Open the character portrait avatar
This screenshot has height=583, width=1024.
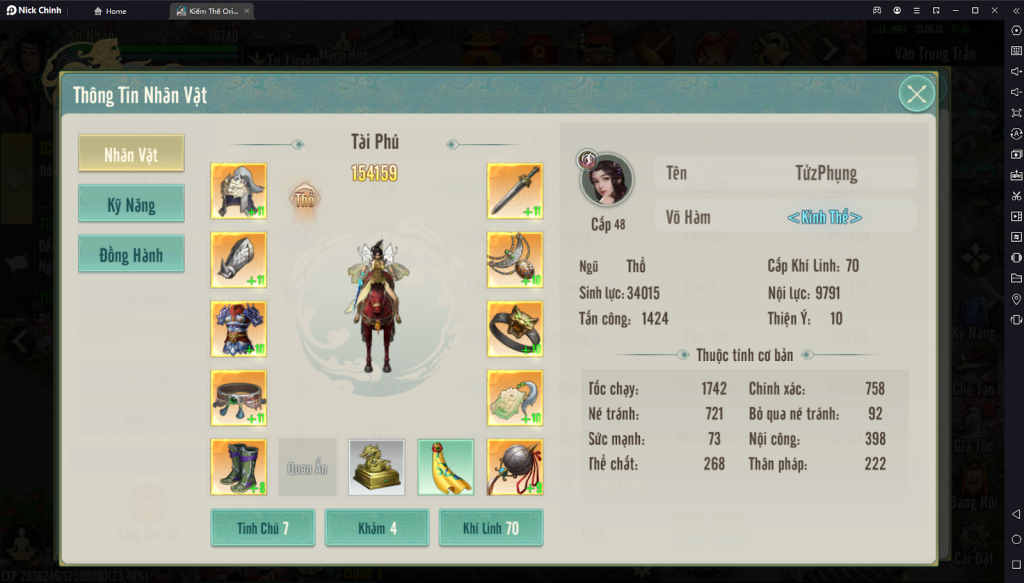[607, 181]
